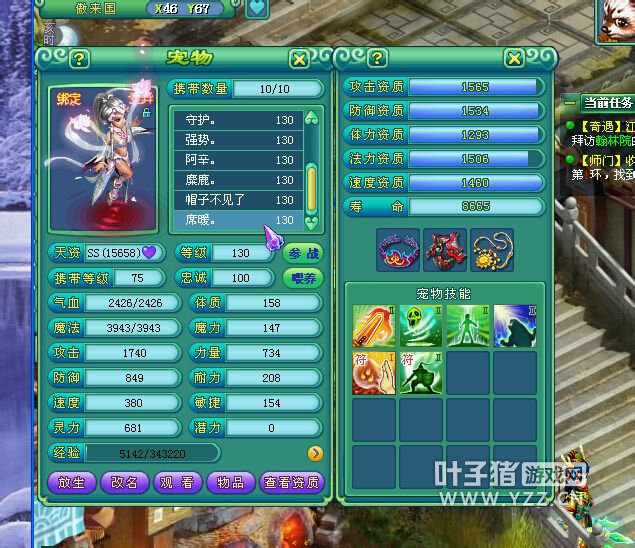Select pet 守护 in the list
This screenshot has width=635, height=548.
point(237,120)
